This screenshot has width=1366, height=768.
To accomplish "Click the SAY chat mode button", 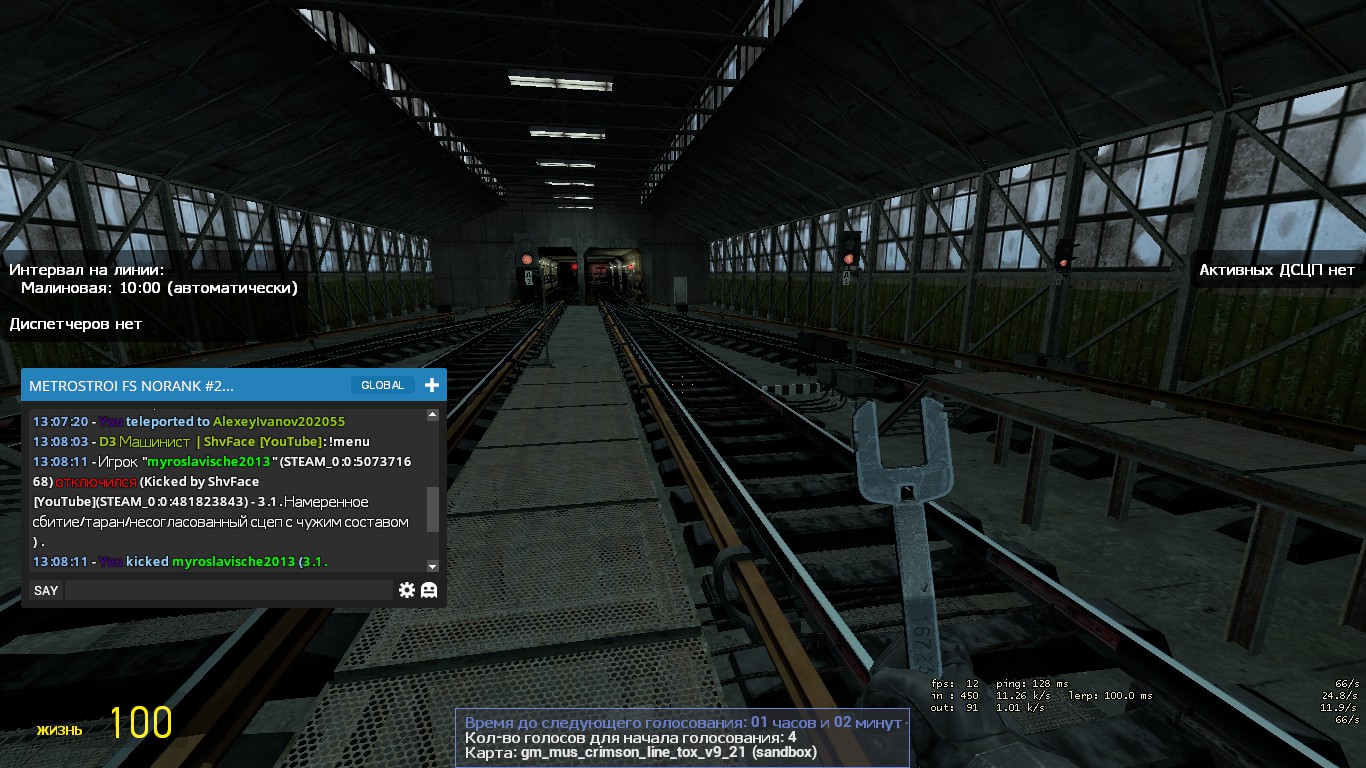I will pyautogui.click(x=46, y=590).
